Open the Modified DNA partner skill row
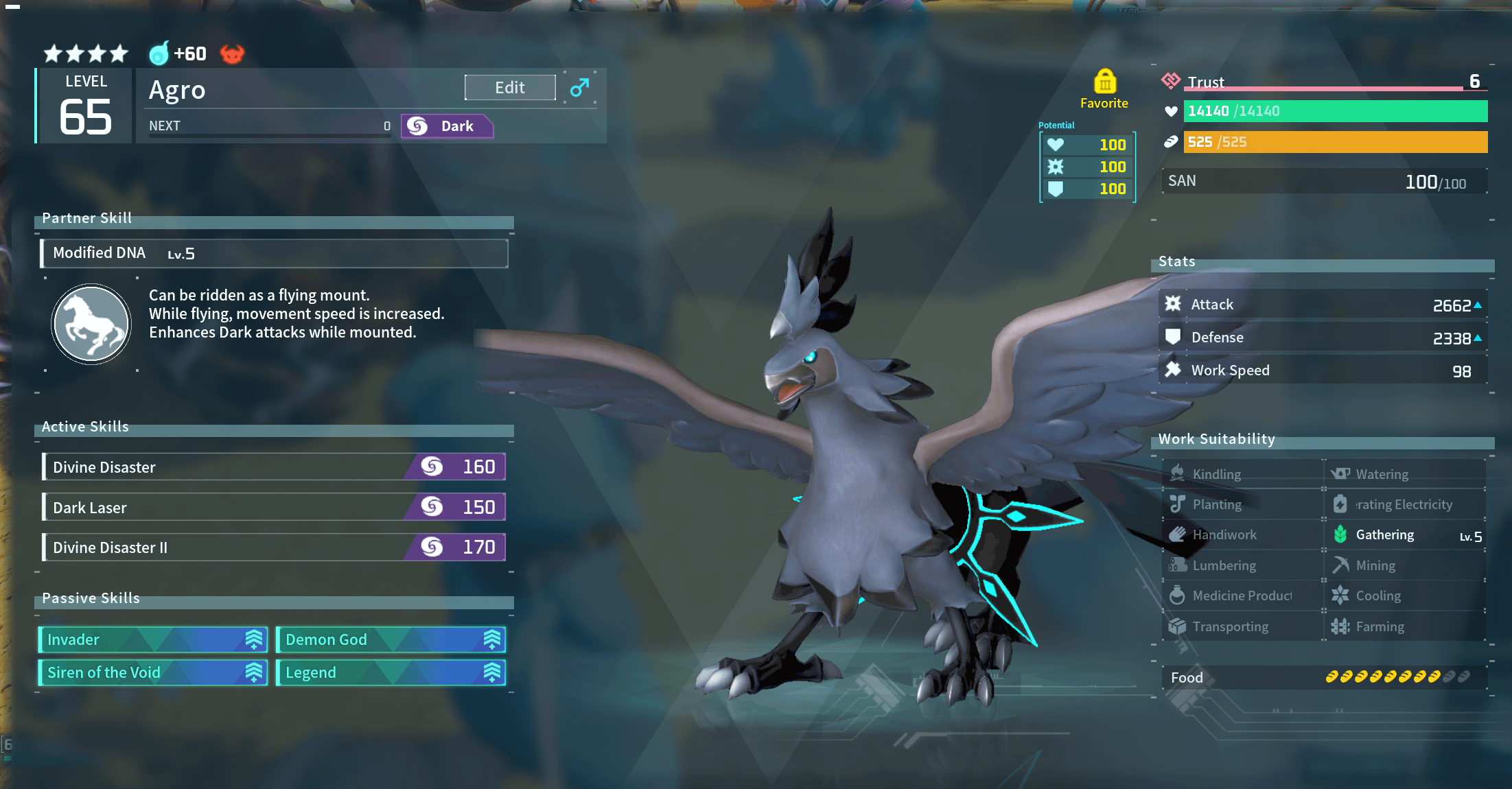This screenshot has height=789, width=1512. pyautogui.click(x=274, y=253)
